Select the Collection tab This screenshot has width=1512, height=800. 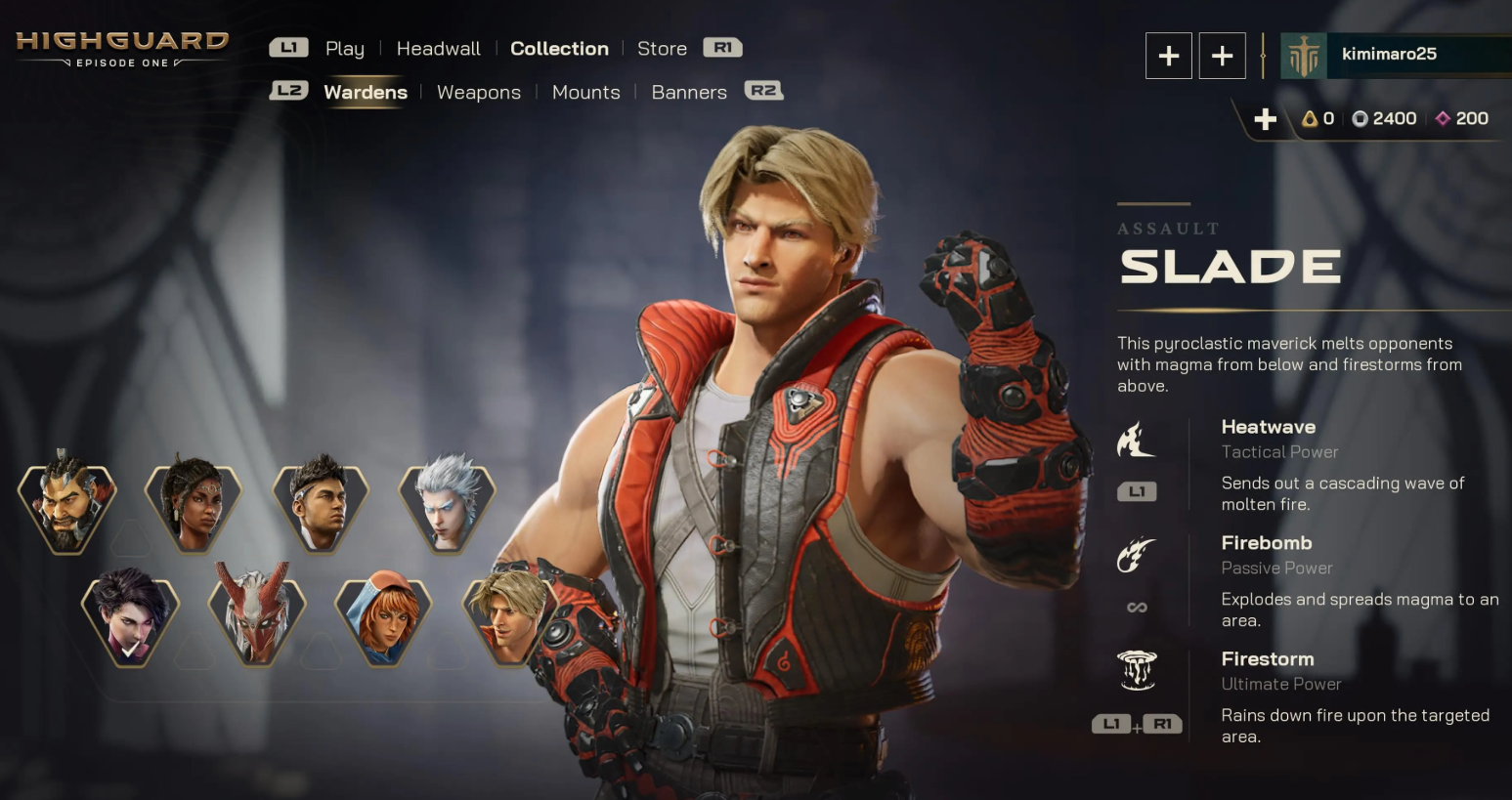[x=559, y=49]
